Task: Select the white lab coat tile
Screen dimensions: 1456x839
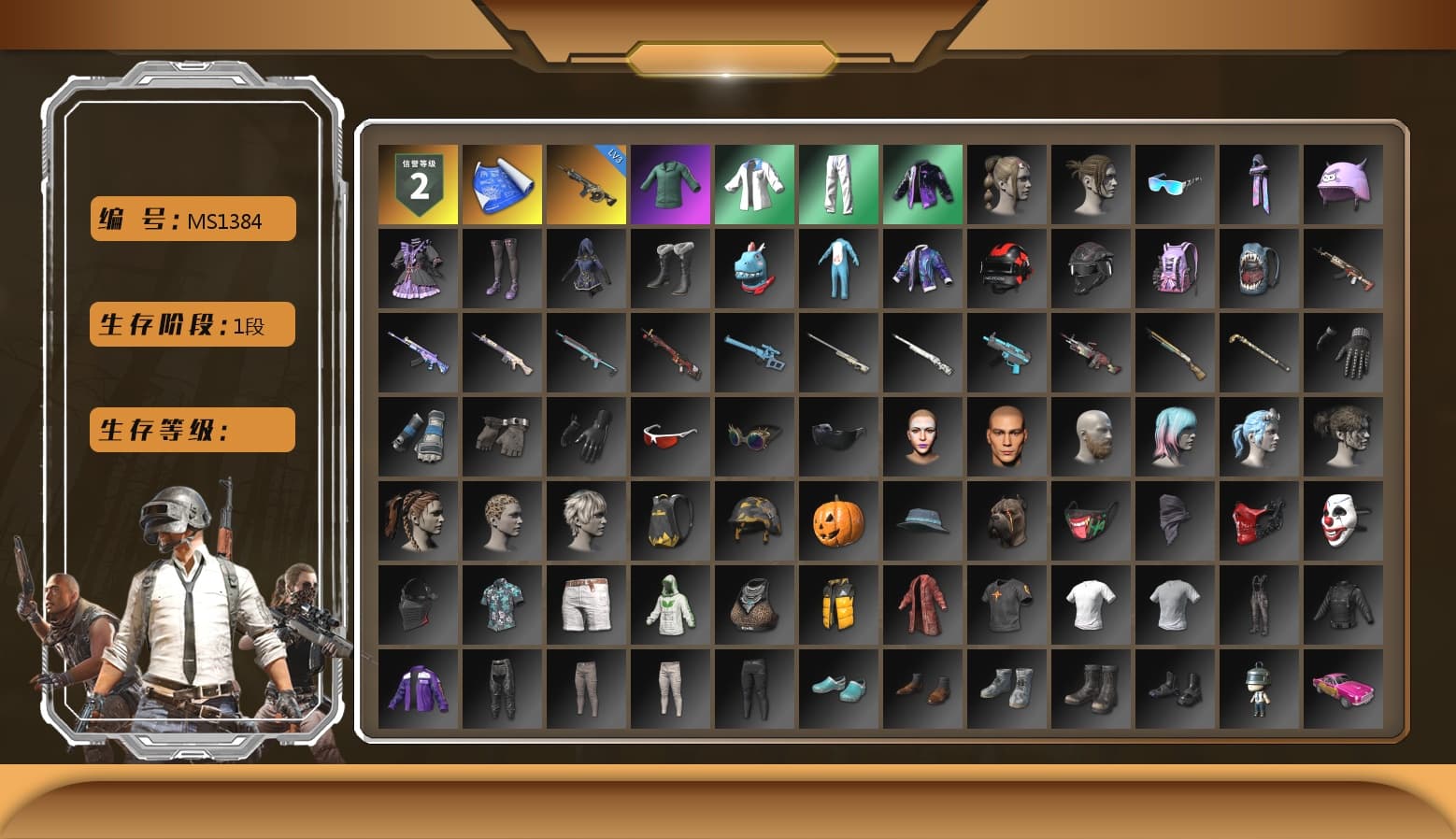Action: (x=754, y=184)
